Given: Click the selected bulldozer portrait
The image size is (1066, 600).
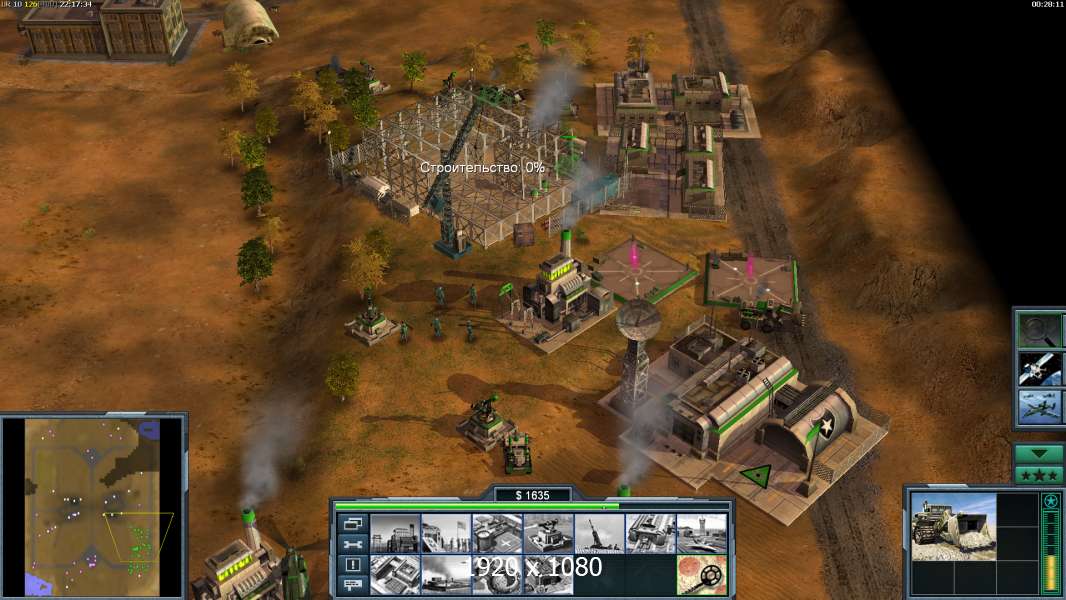Looking at the screenshot, I should tap(953, 526).
